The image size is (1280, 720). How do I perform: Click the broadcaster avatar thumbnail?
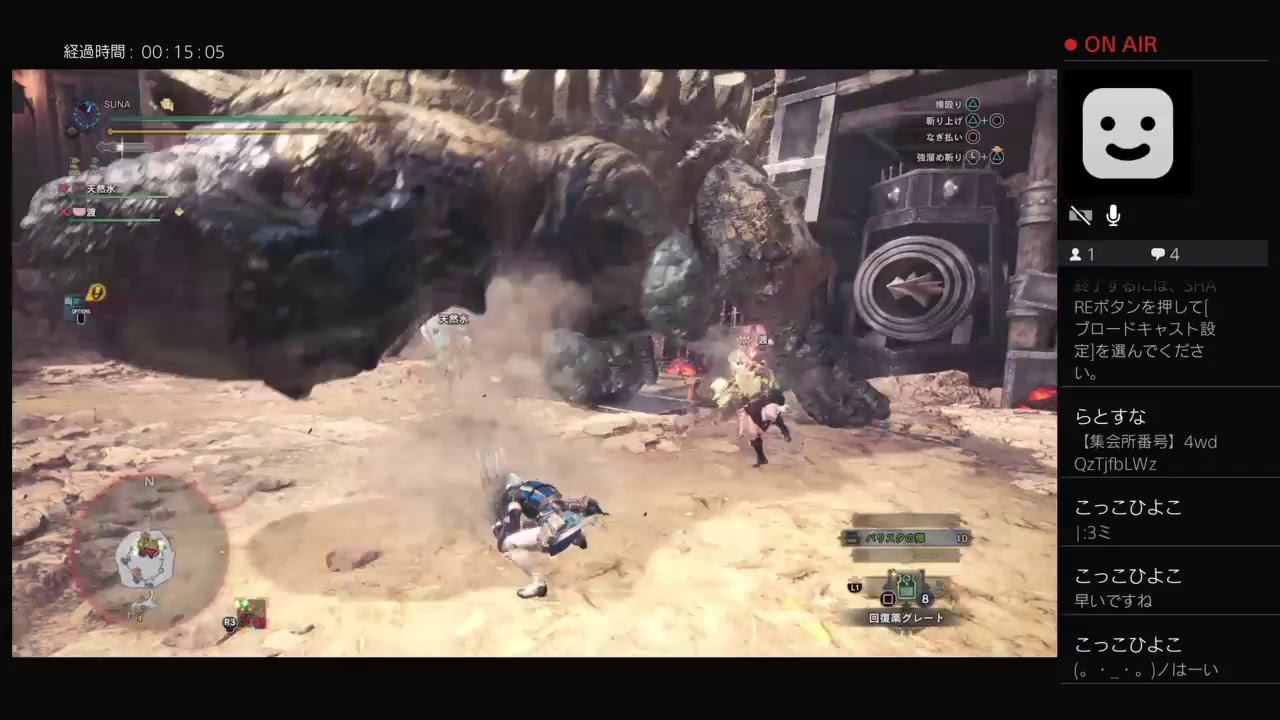coord(1128,133)
